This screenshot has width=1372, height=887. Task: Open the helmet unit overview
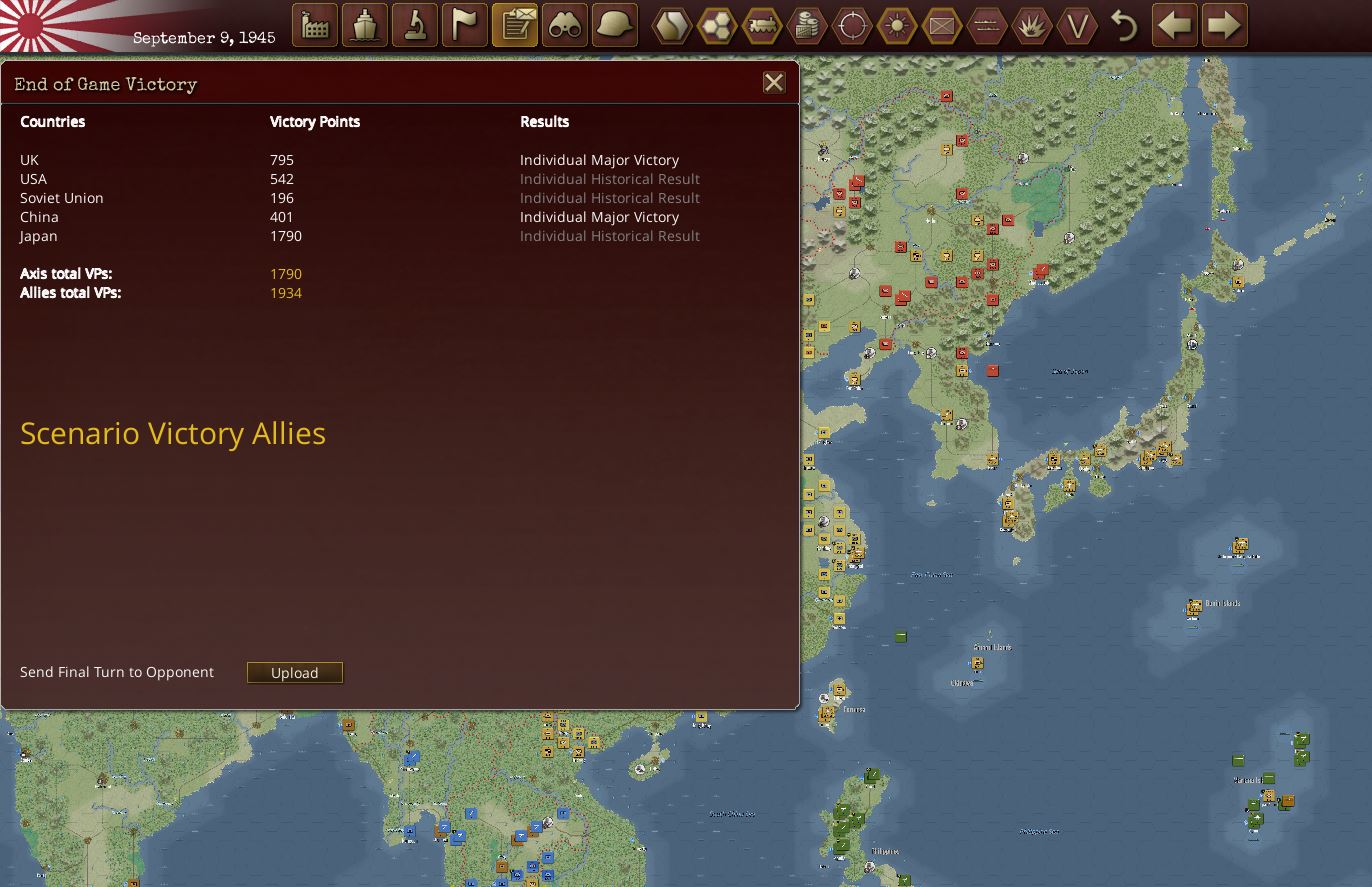(x=614, y=25)
